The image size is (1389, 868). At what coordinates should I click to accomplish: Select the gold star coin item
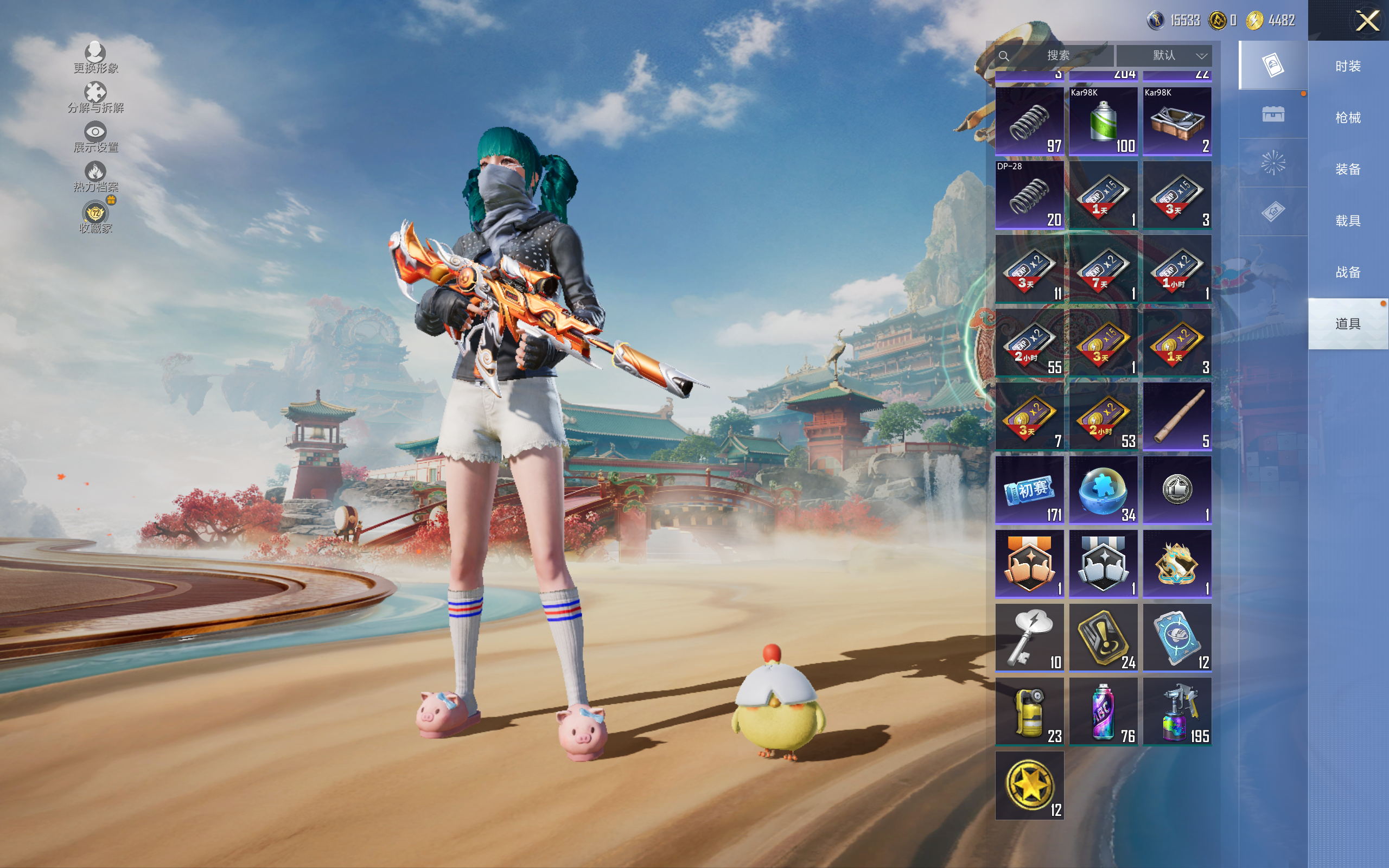coord(1030,786)
